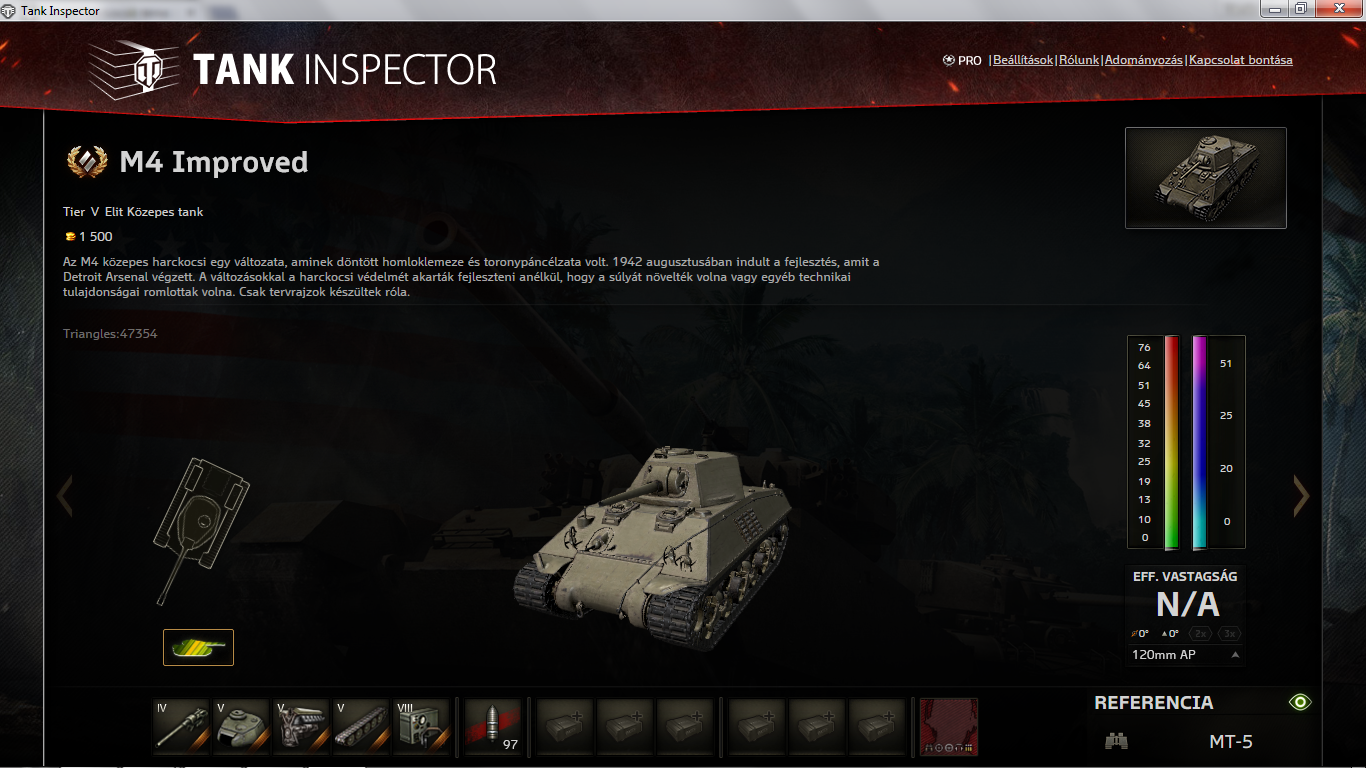This screenshot has height=768, width=1366.
Task: Click Kapcsolat bontása to disconnect
Action: click(1240, 60)
